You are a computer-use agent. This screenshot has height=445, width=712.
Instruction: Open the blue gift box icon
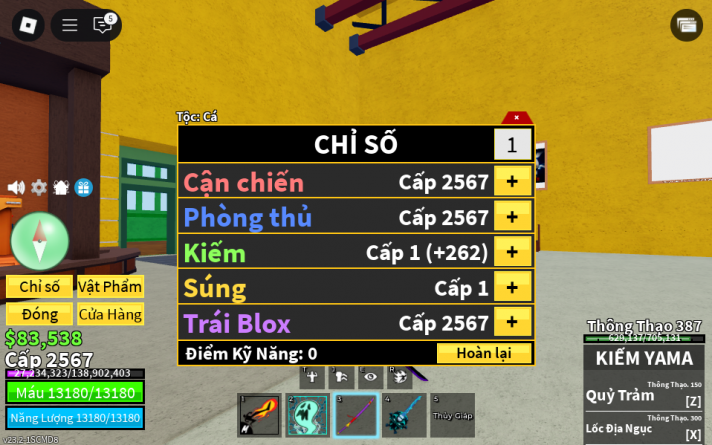(x=84, y=187)
